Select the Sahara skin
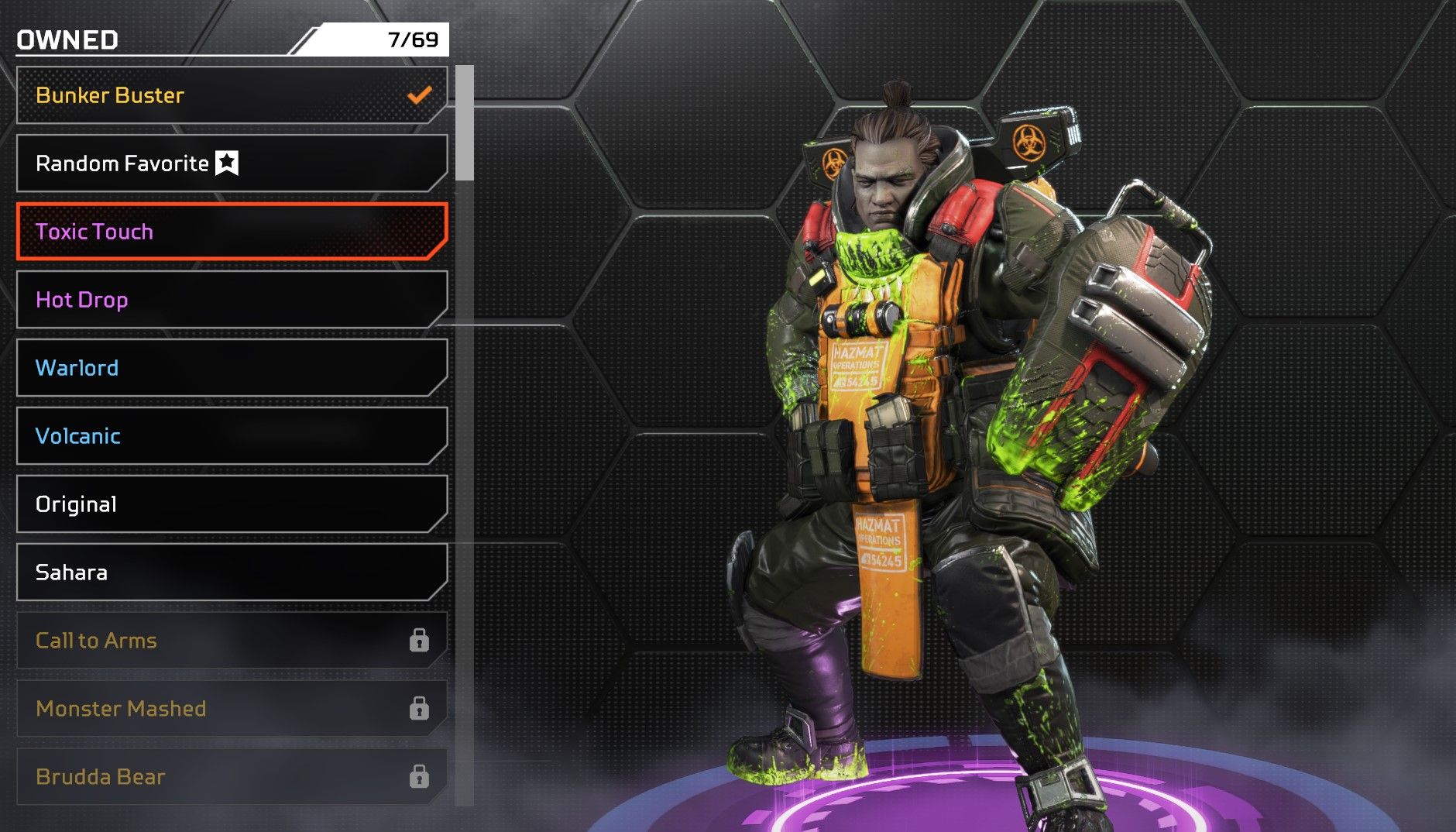 click(231, 572)
